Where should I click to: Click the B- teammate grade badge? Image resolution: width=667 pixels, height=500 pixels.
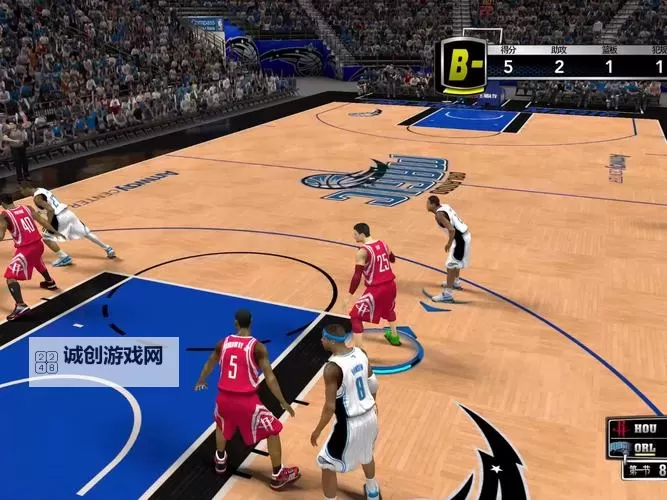point(463,66)
